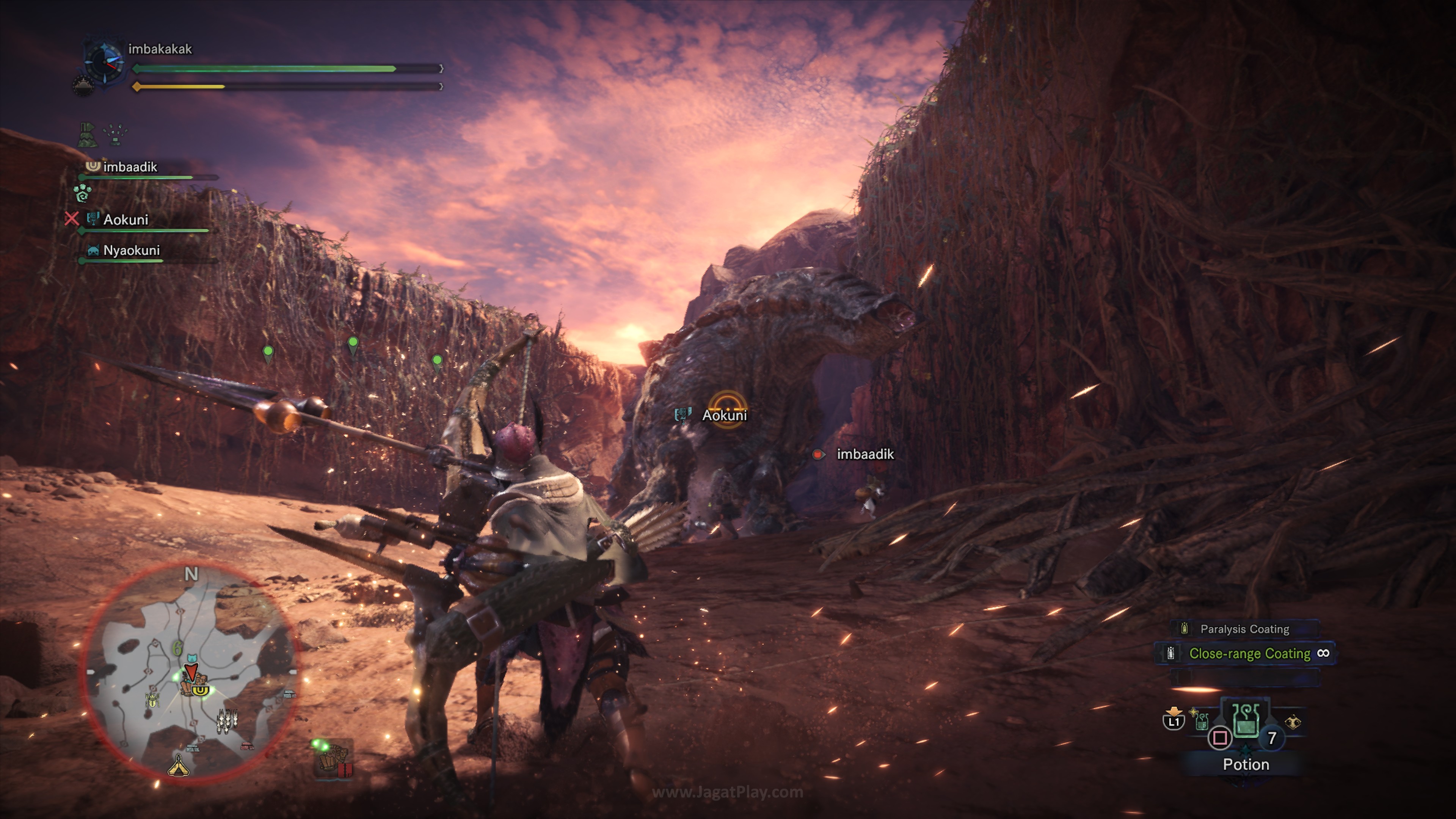Pick the small sparkling potion icon beside Potion
The width and height of the screenshot is (1456, 819).
pyautogui.click(x=1200, y=720)
